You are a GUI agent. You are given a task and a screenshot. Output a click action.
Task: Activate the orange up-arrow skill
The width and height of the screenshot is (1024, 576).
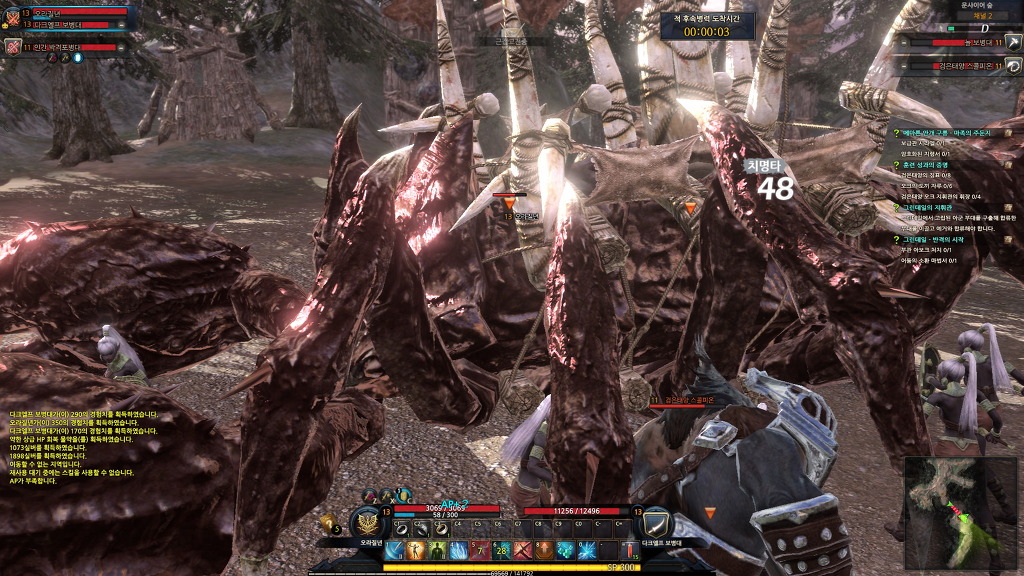click(x=543, y=551)
